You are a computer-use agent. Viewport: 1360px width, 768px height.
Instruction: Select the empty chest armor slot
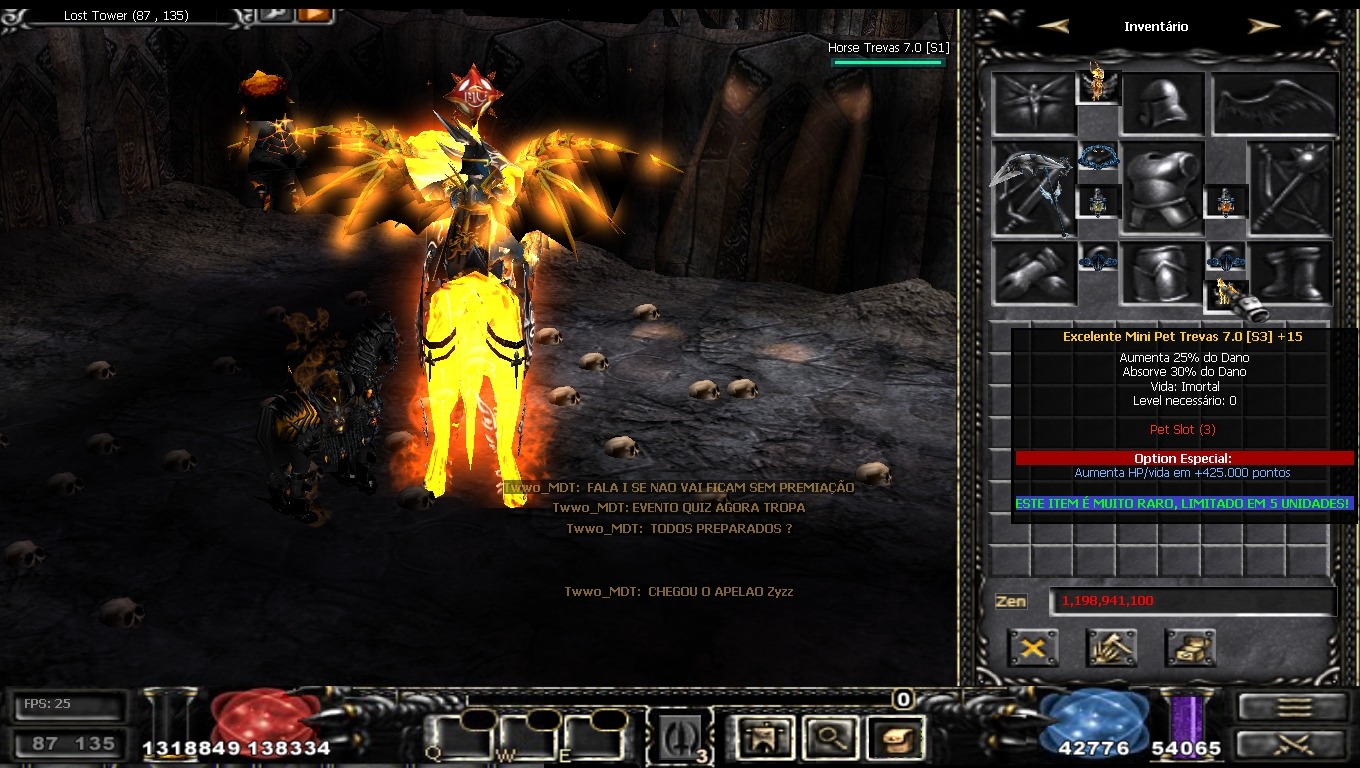click(1161, 190)
